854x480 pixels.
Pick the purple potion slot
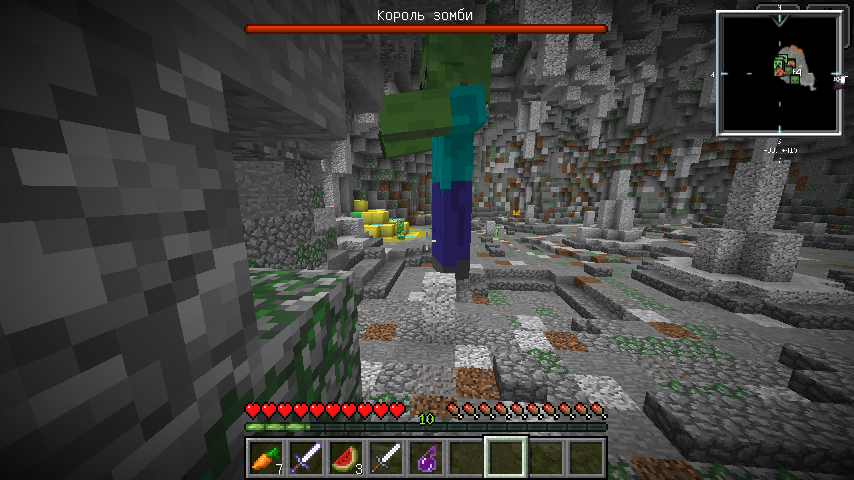click(x=425, y=457)
